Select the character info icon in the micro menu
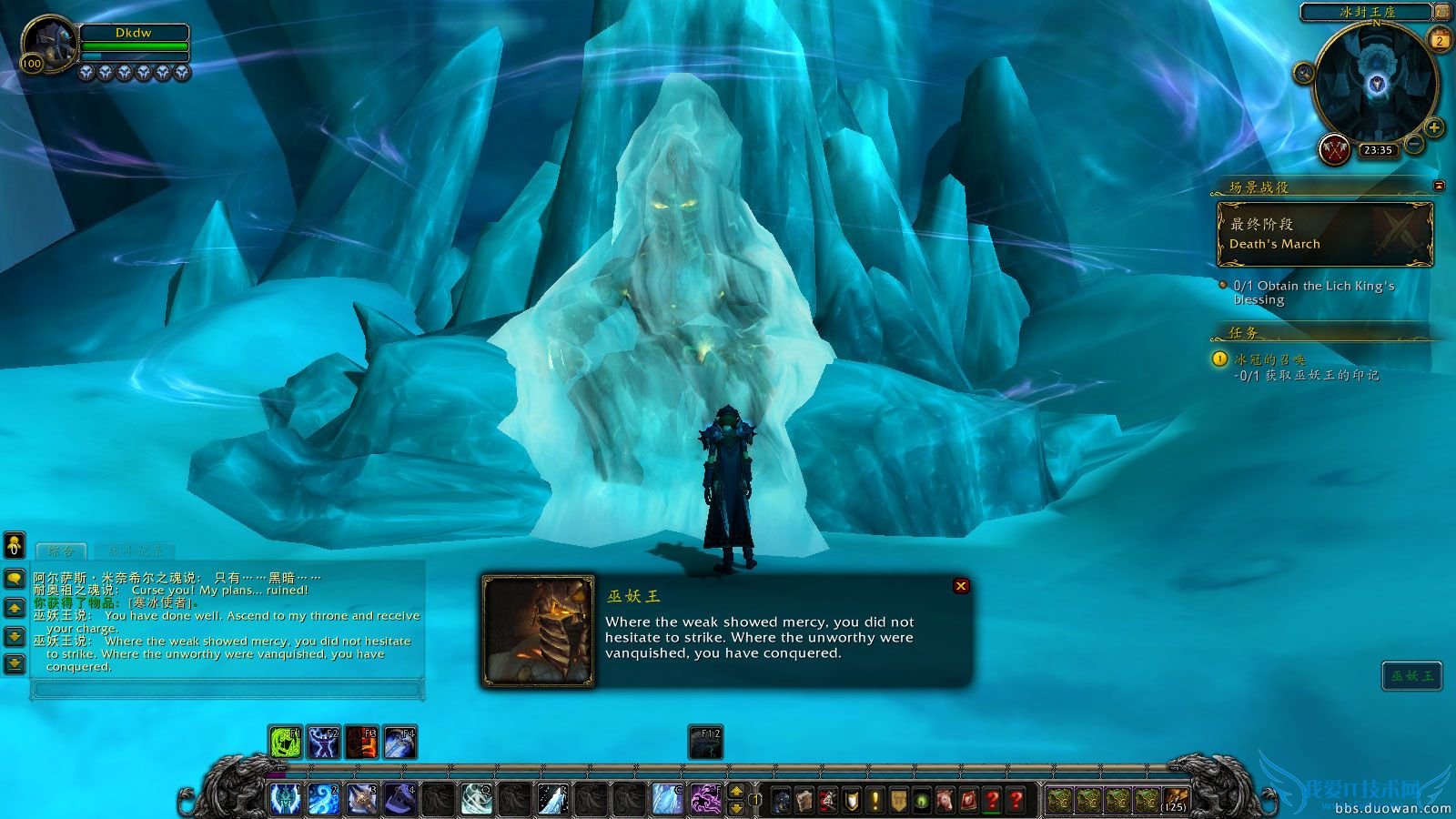The height and width of the screenshot is (819, 1456). (781, 799)
